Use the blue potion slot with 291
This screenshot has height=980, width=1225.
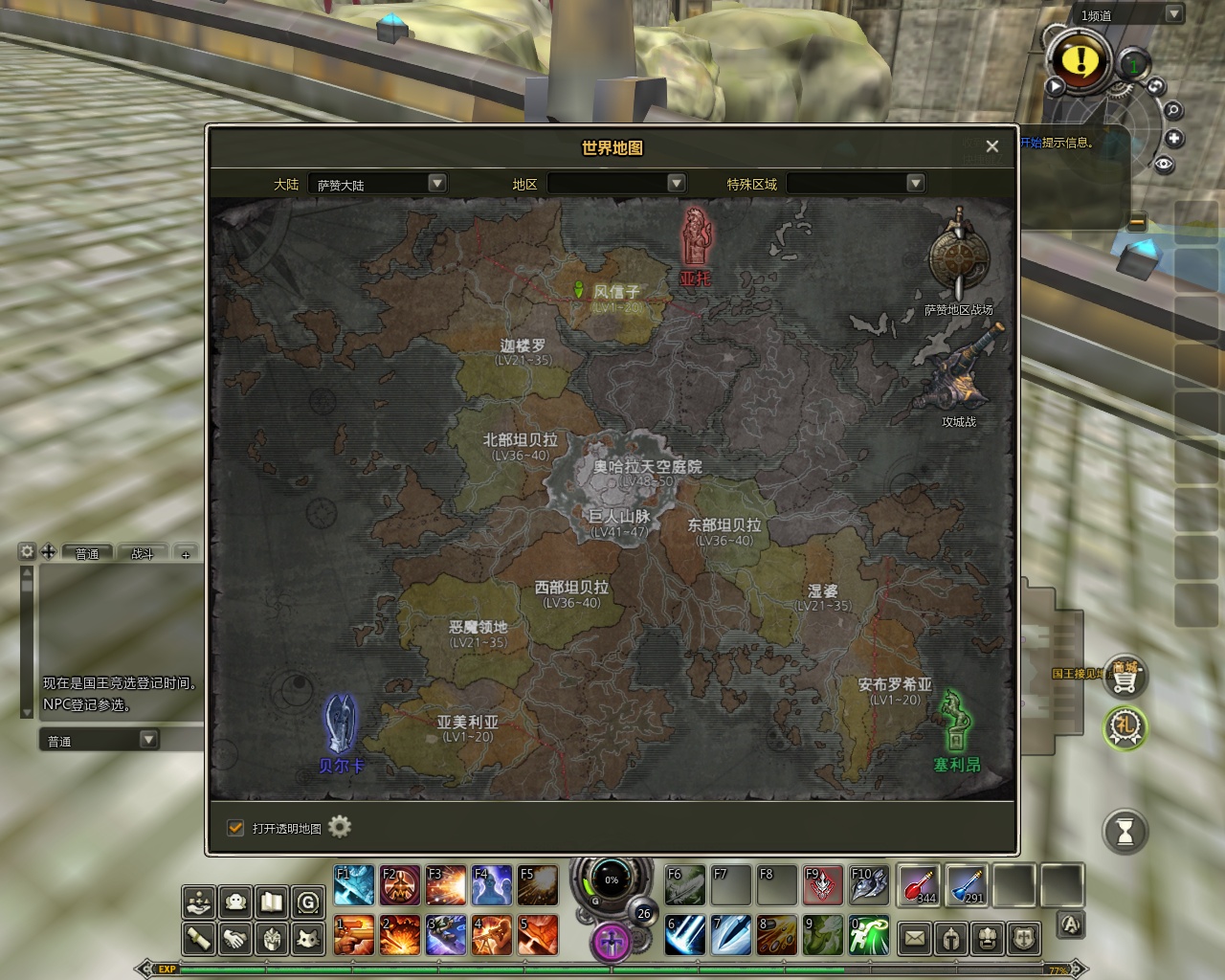tap(967, 884)
